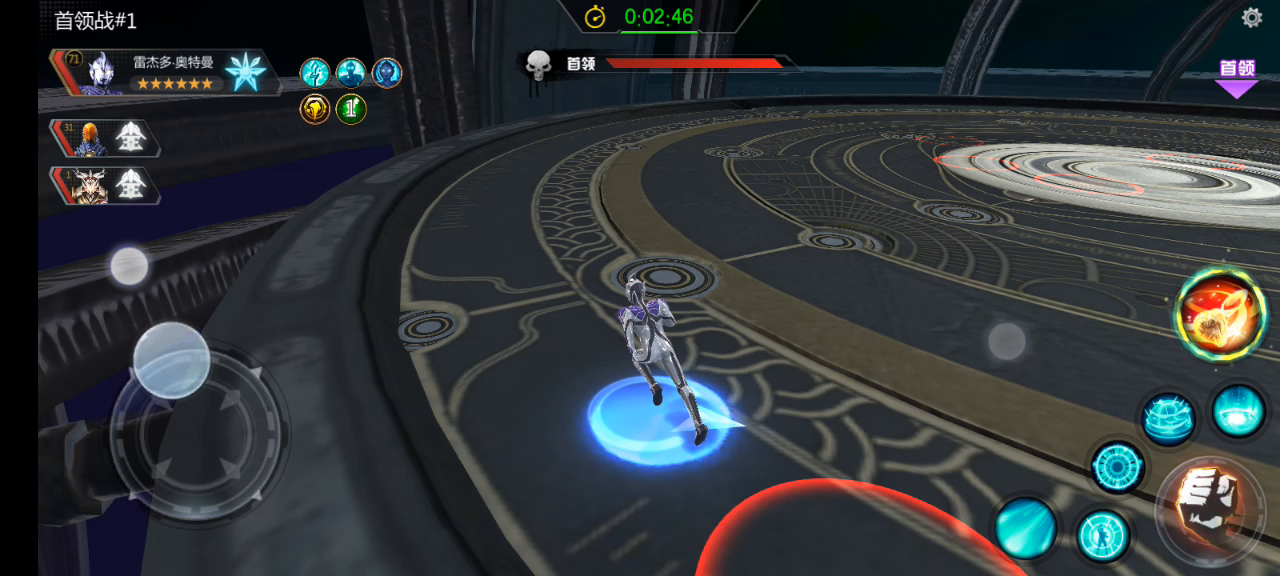
Task: Tap the virtual joystick knob
Action: [x=171, y=360]
